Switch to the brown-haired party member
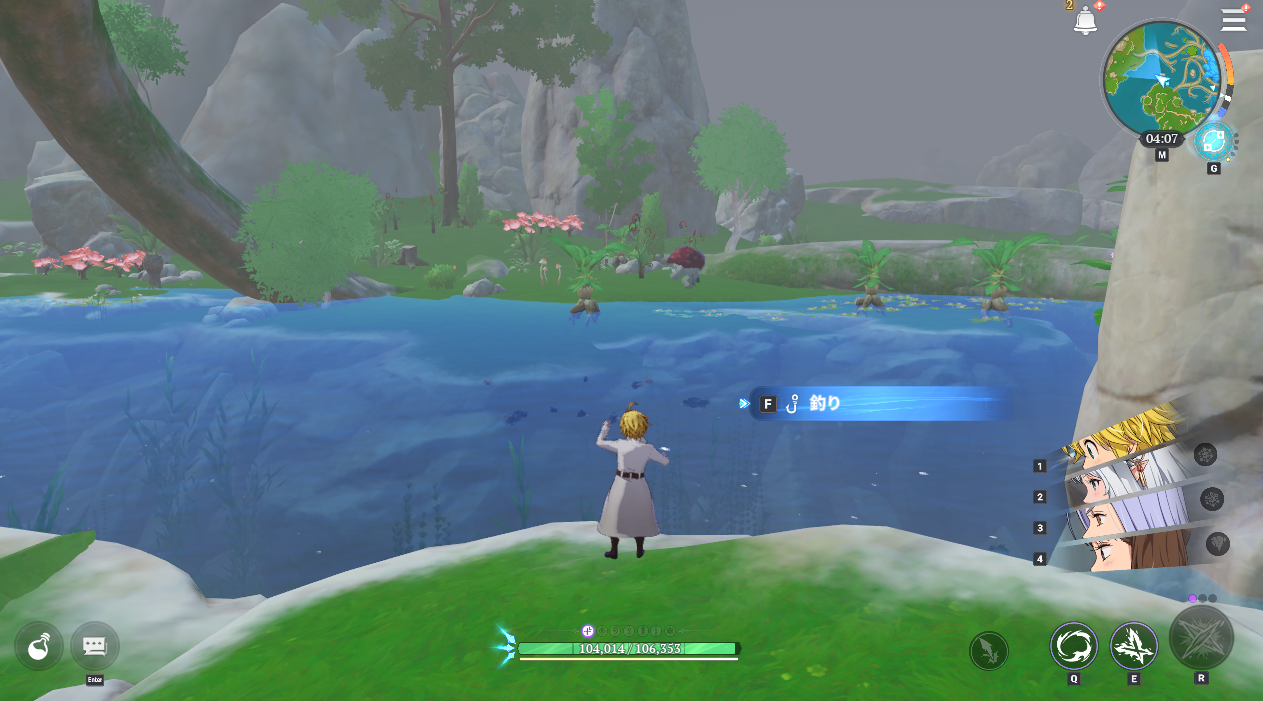 (x=1125, y=553)
